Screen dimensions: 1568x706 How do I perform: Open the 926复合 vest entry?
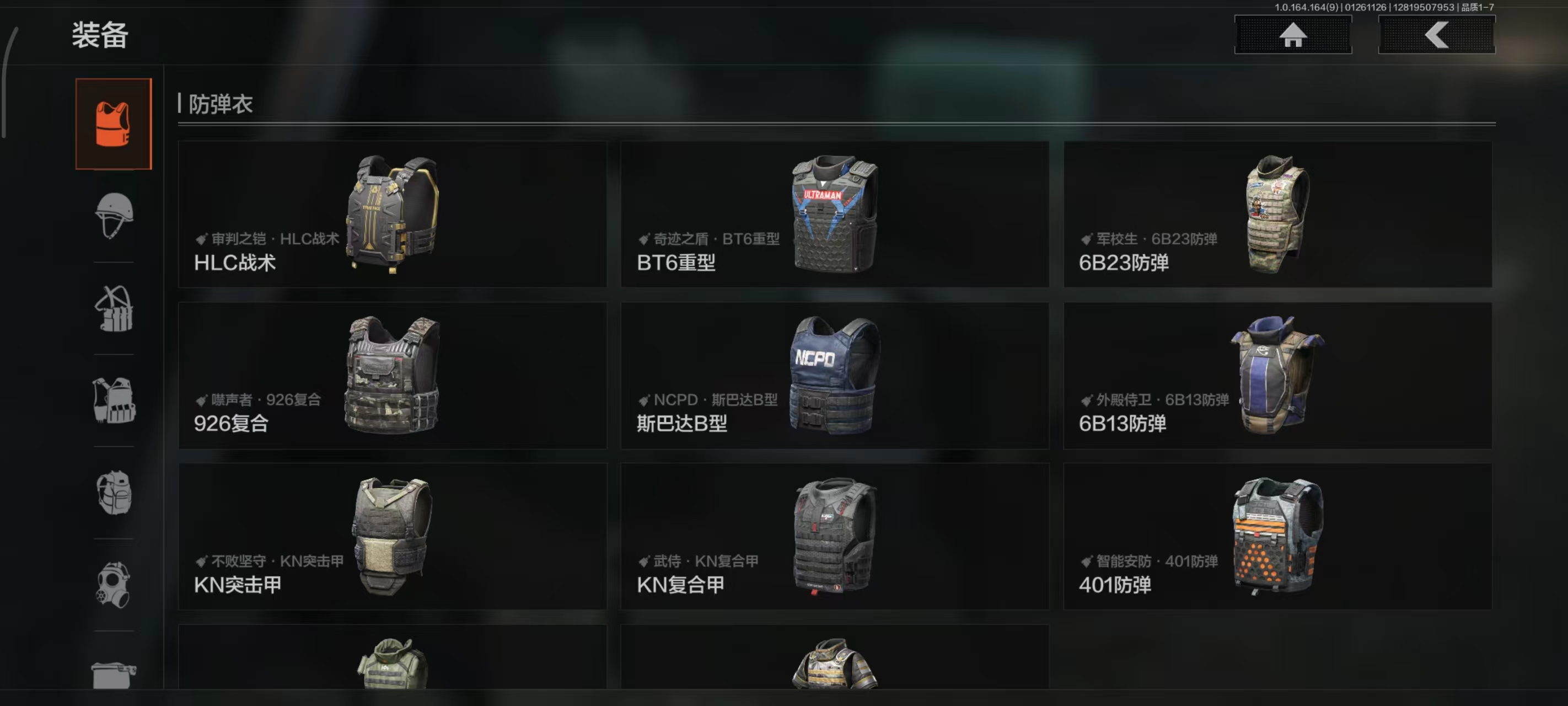[x=391, y=376]
